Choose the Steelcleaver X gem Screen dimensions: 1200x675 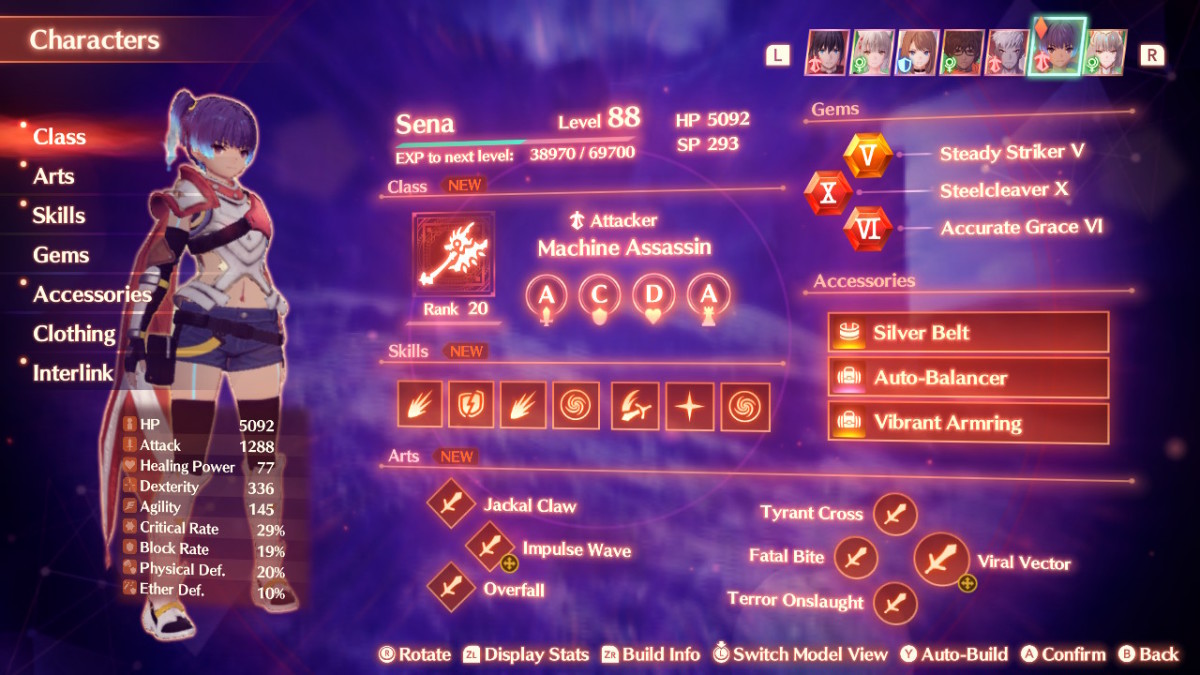click(x=829, y=192)
